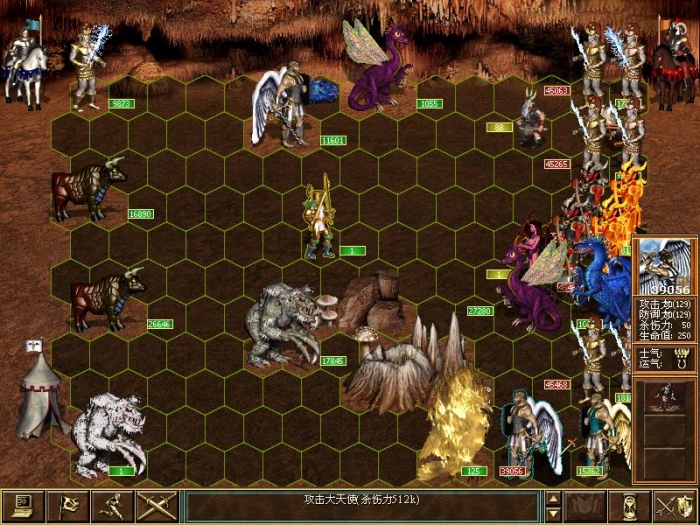Viewport: 700px width, 525px height.
Task: Wait with the hourglass button
Action: (x=630, y=506)
